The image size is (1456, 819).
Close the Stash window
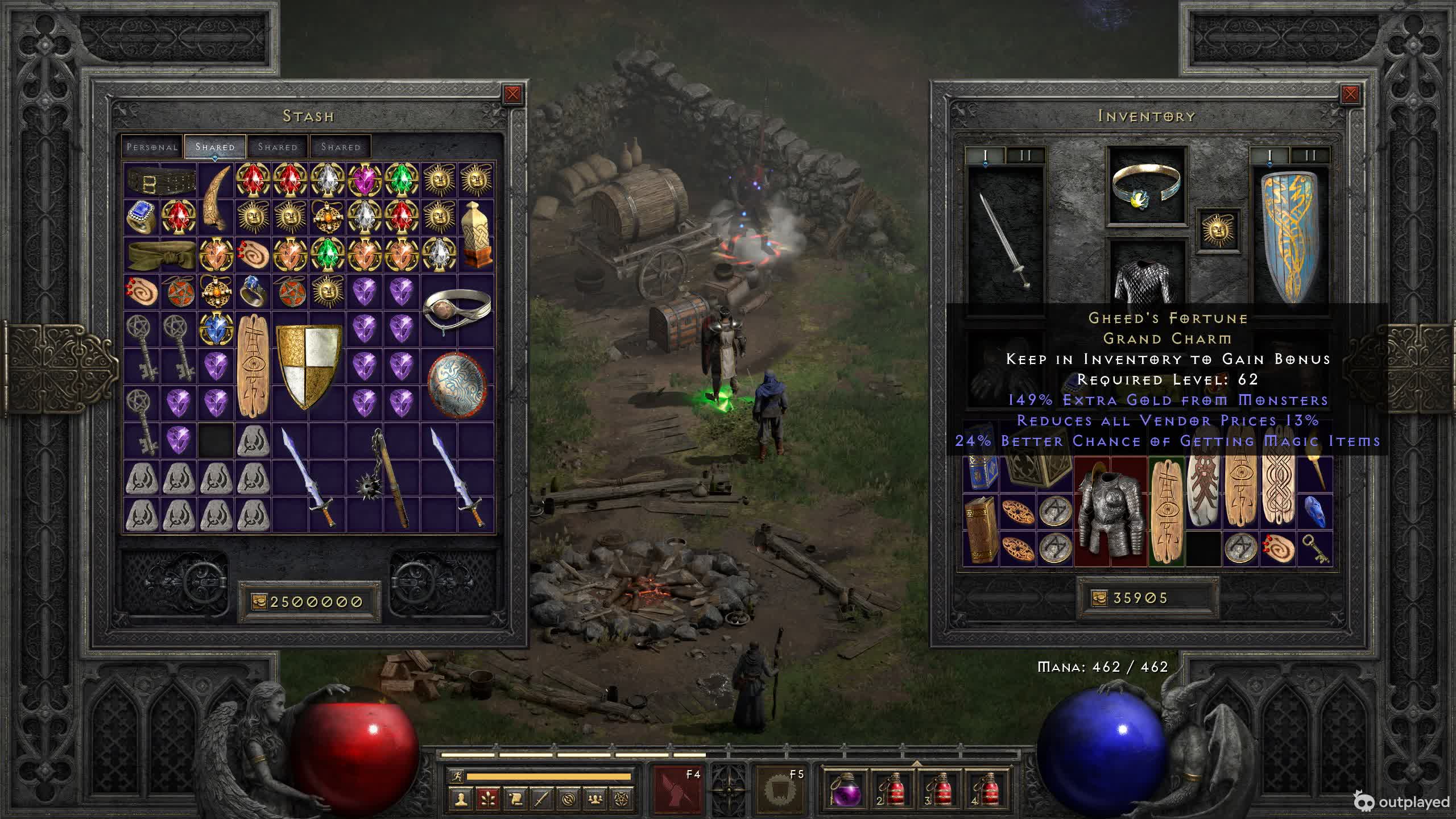click(512, 94)
